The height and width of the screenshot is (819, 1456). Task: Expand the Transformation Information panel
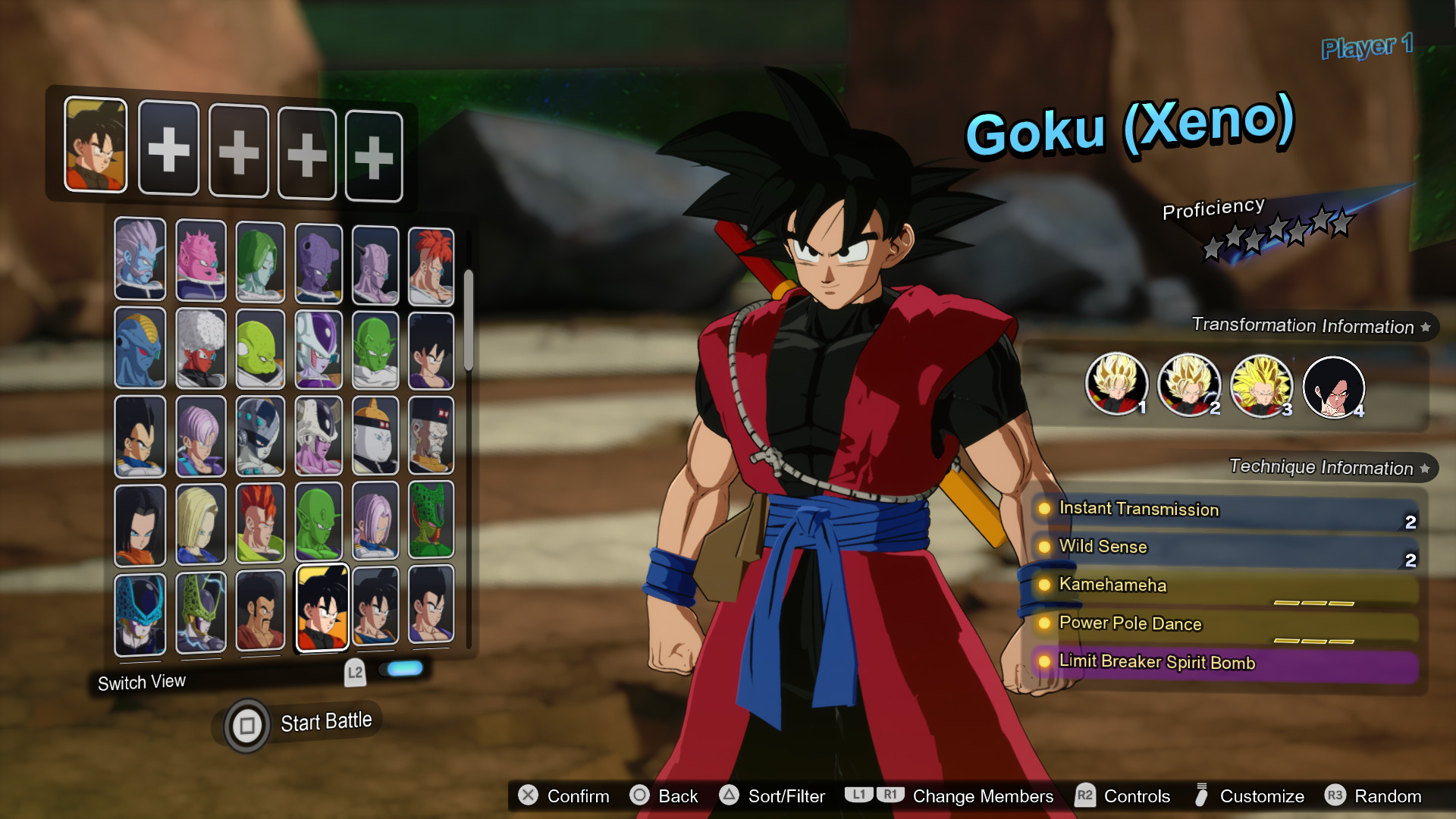[x=1306, y=326]
